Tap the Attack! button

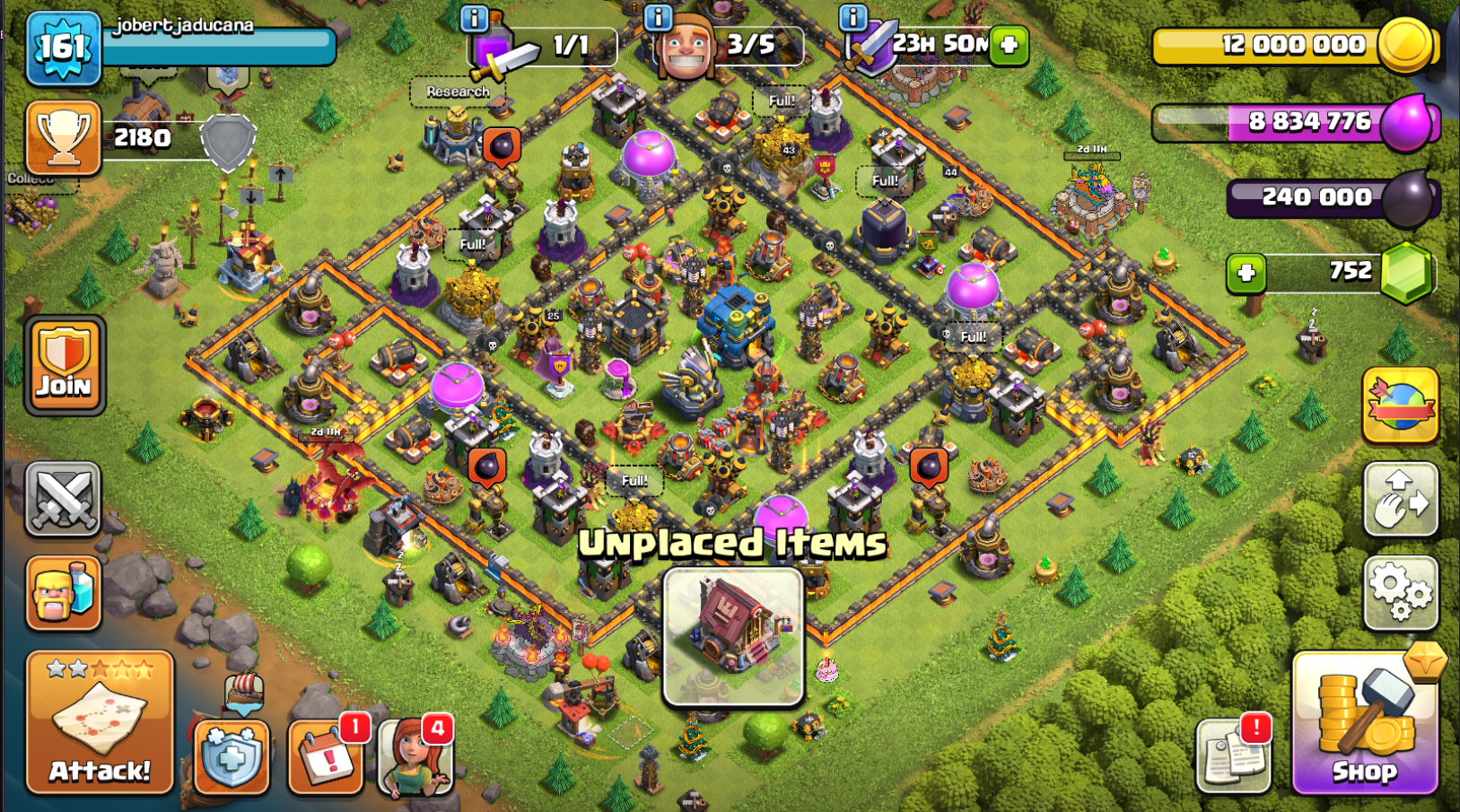tap(100, 723)
